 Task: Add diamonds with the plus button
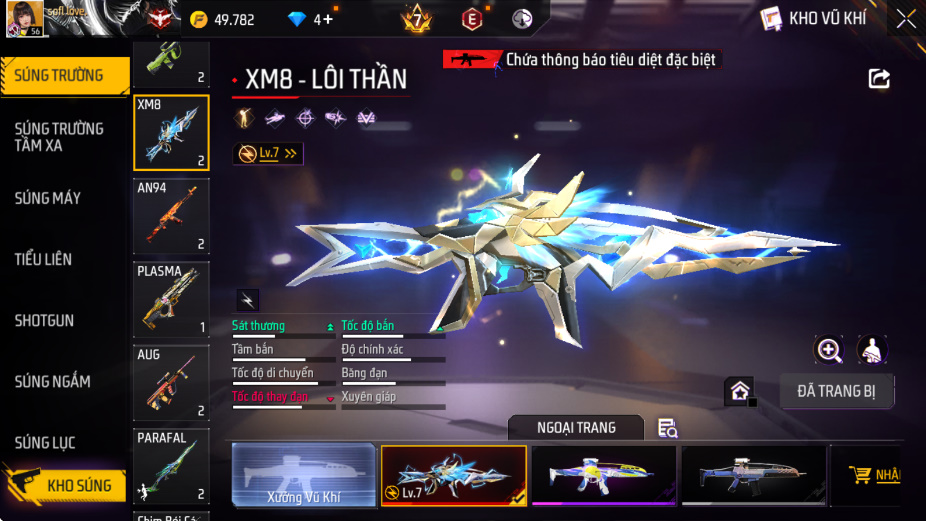click(x=328, y=19)
